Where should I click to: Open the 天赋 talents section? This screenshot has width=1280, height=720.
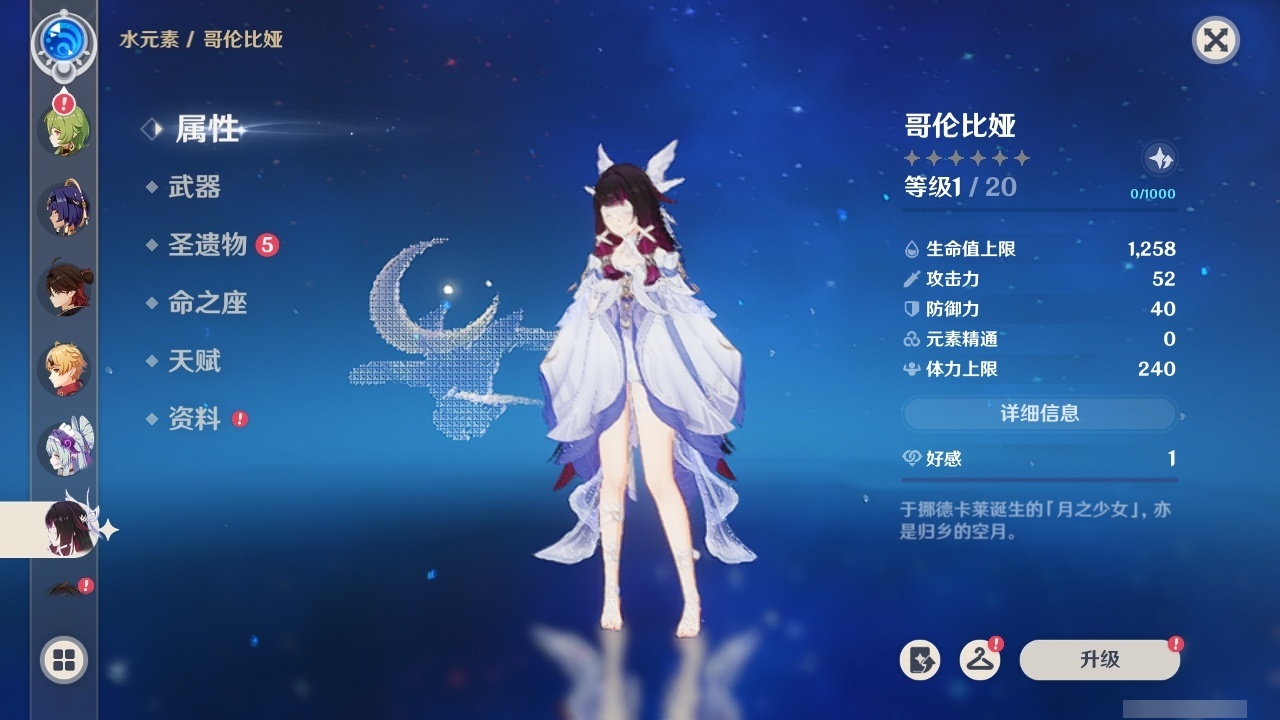pos(197,361)
